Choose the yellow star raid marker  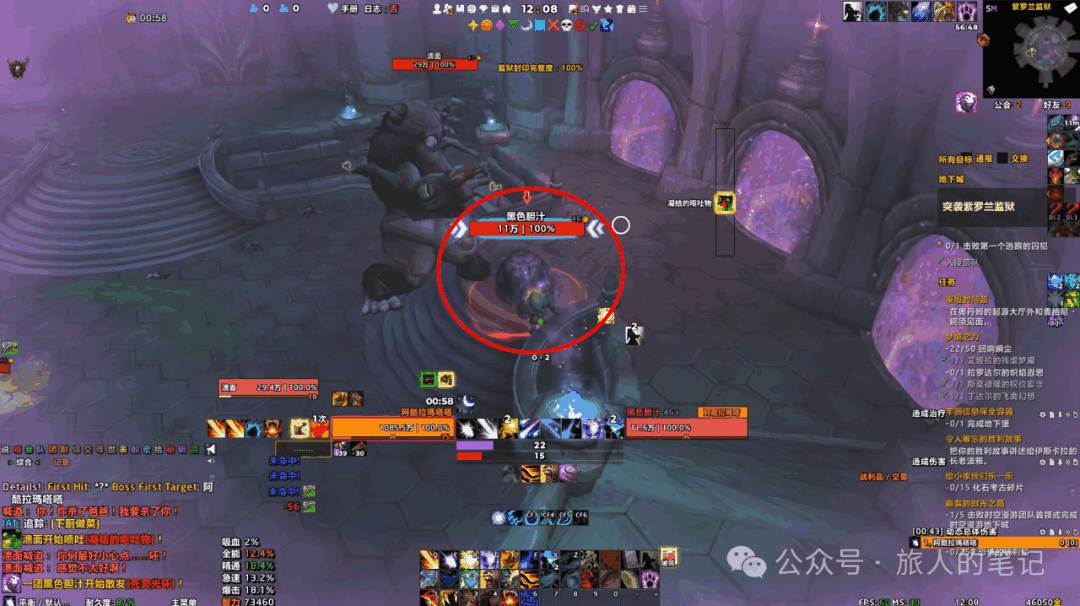point(473,25)
